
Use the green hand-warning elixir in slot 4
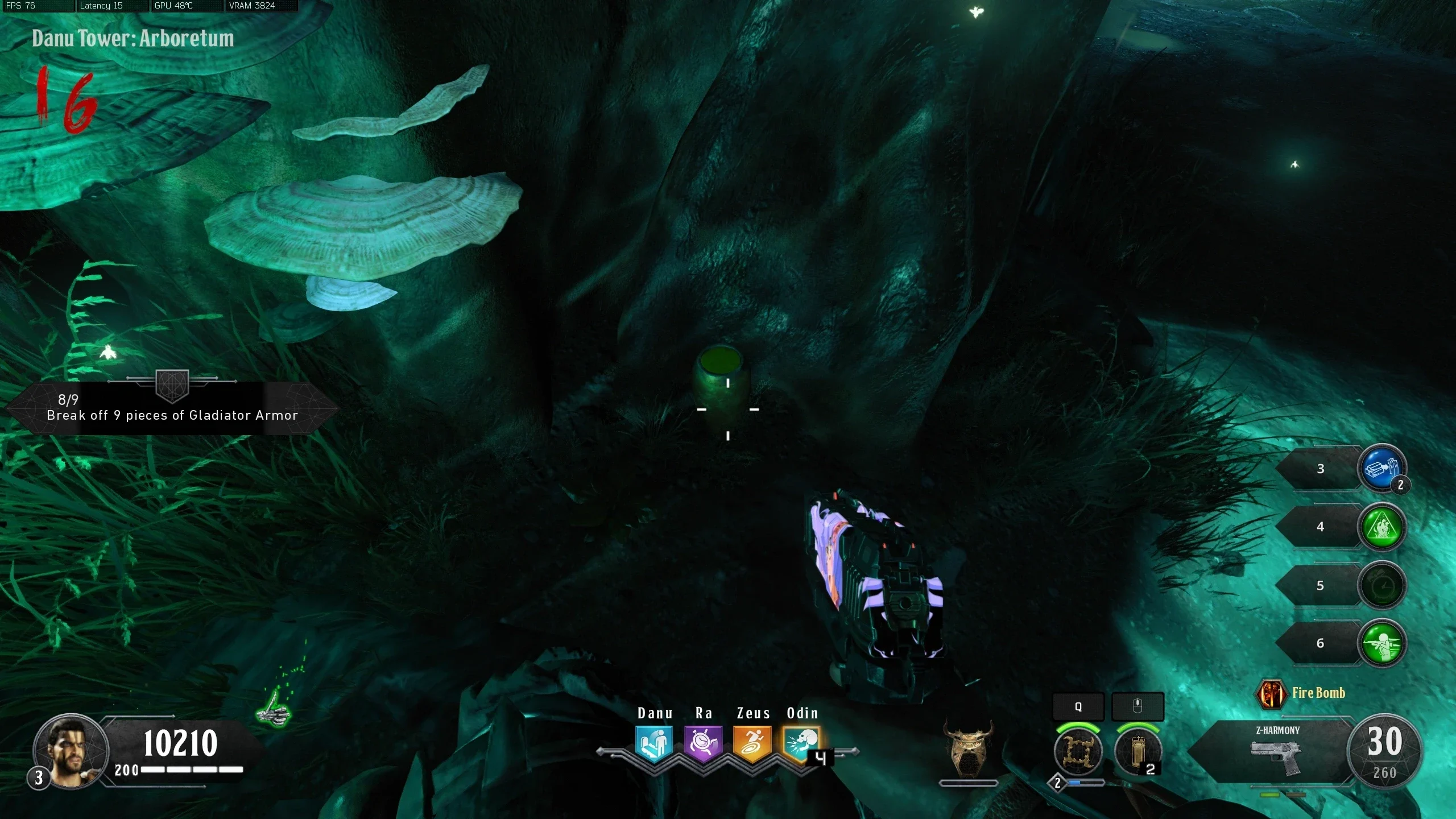1382,527
